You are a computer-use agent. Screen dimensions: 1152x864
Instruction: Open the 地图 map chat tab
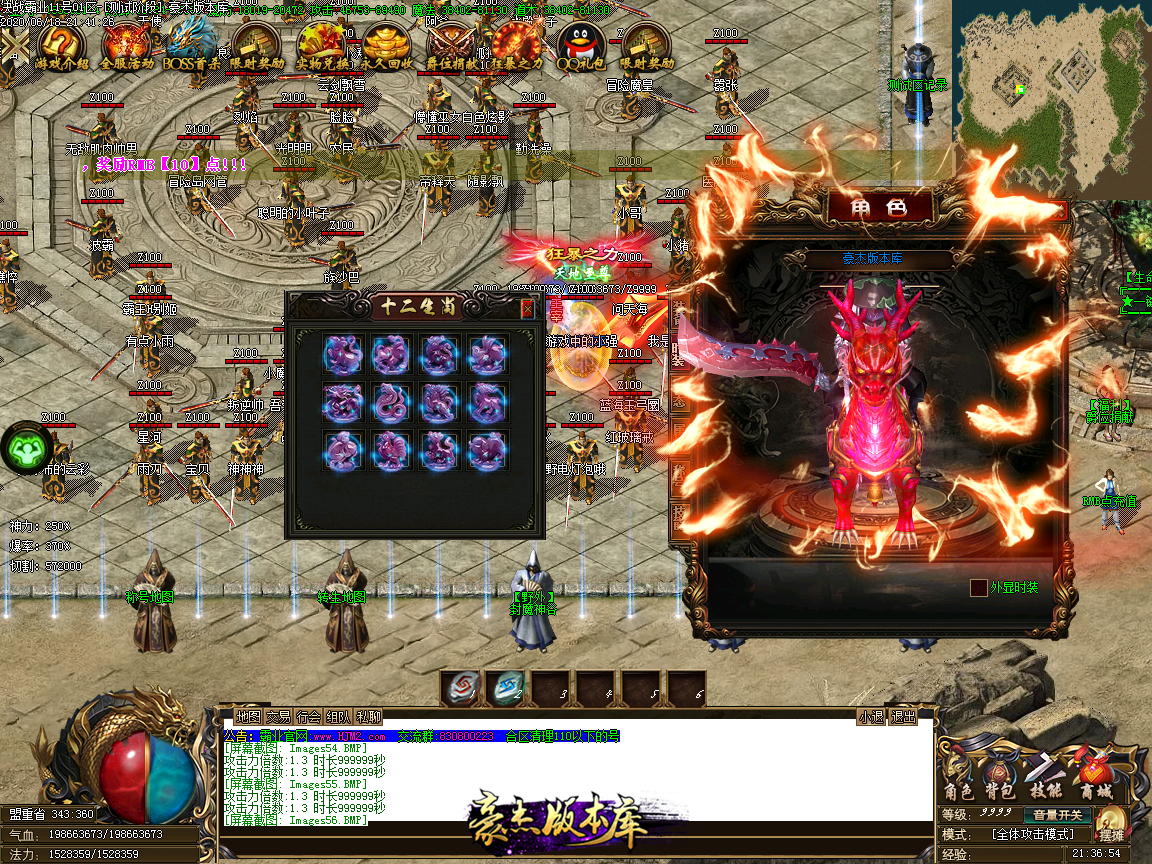click(x=248, y=716)
